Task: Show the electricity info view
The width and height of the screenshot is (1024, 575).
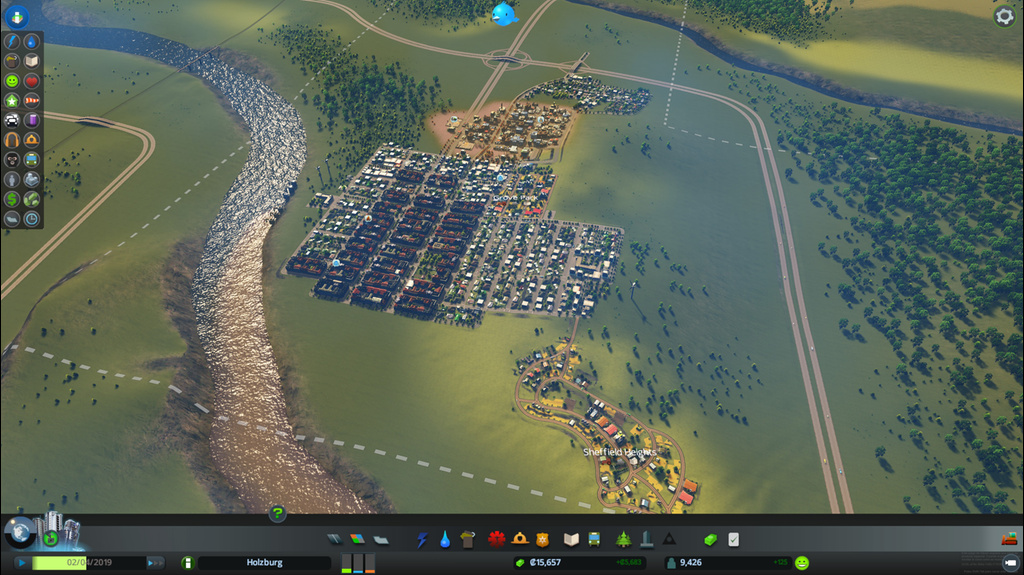Action: [12, 42]
